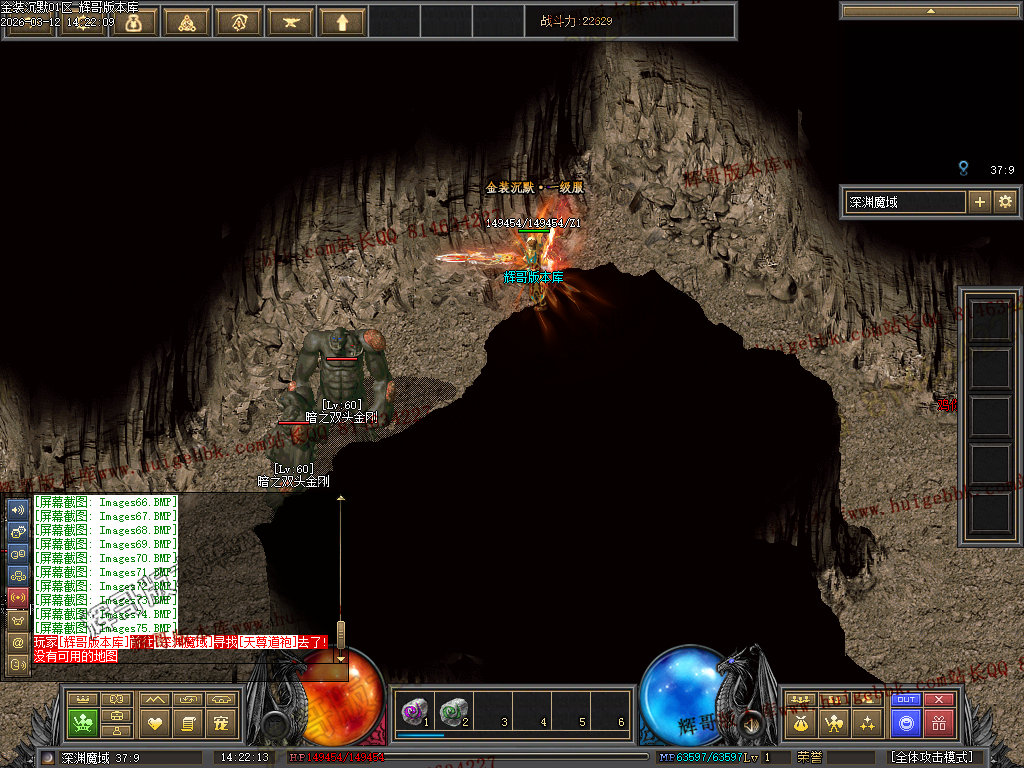Click the plus button beside the map name
Image resolution: width=1024 pixels, height=768 pixels.
979,202
